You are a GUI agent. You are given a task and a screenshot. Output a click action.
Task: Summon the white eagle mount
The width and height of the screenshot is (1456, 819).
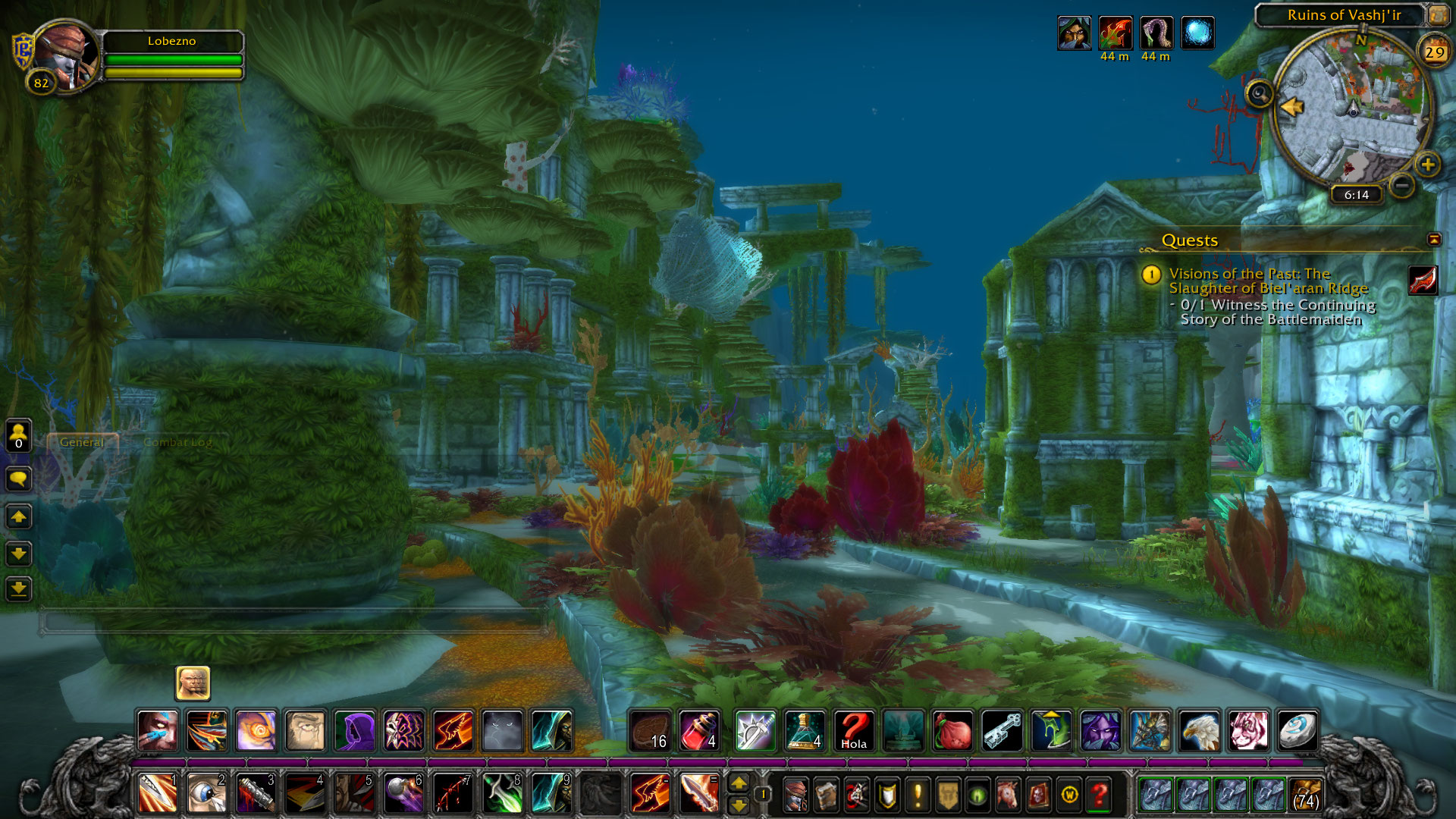1199,731
